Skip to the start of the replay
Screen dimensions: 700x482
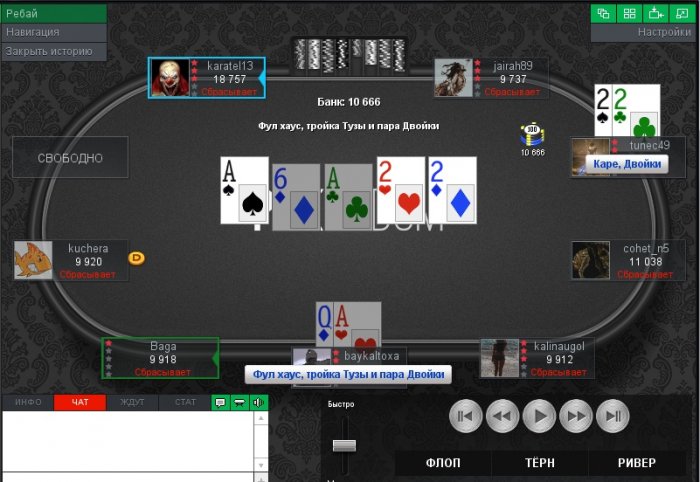click(x=466, y=415)
